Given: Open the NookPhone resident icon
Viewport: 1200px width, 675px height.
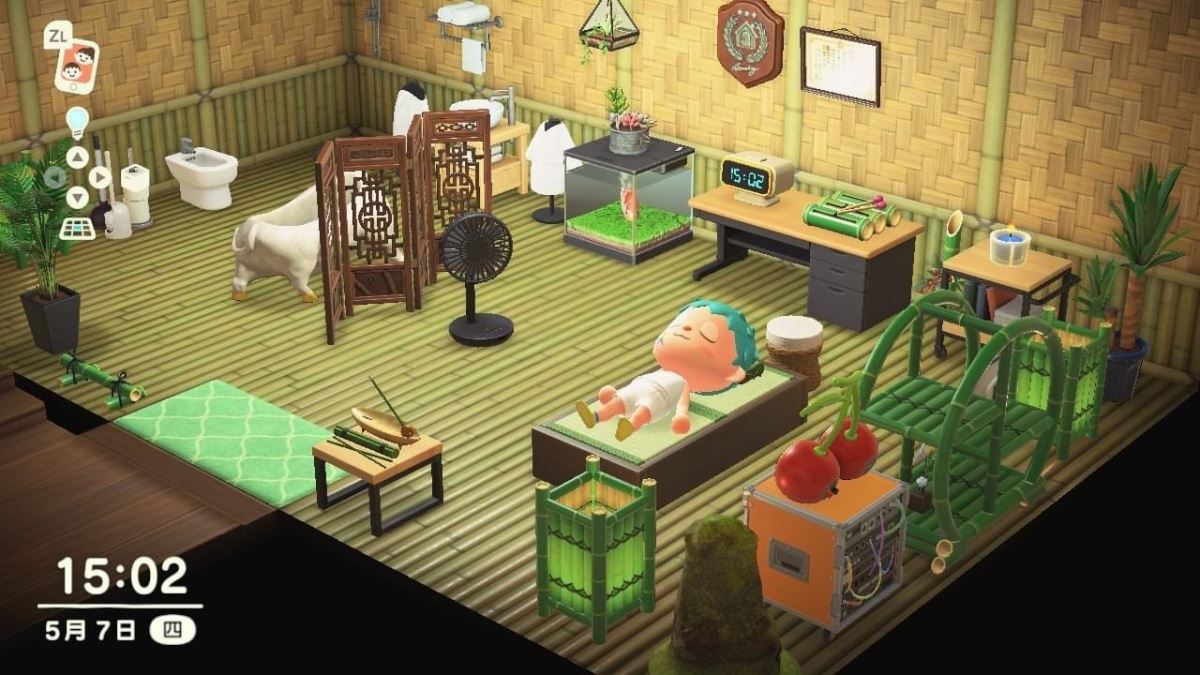Looking at the screenshot, I should point(76,65).
